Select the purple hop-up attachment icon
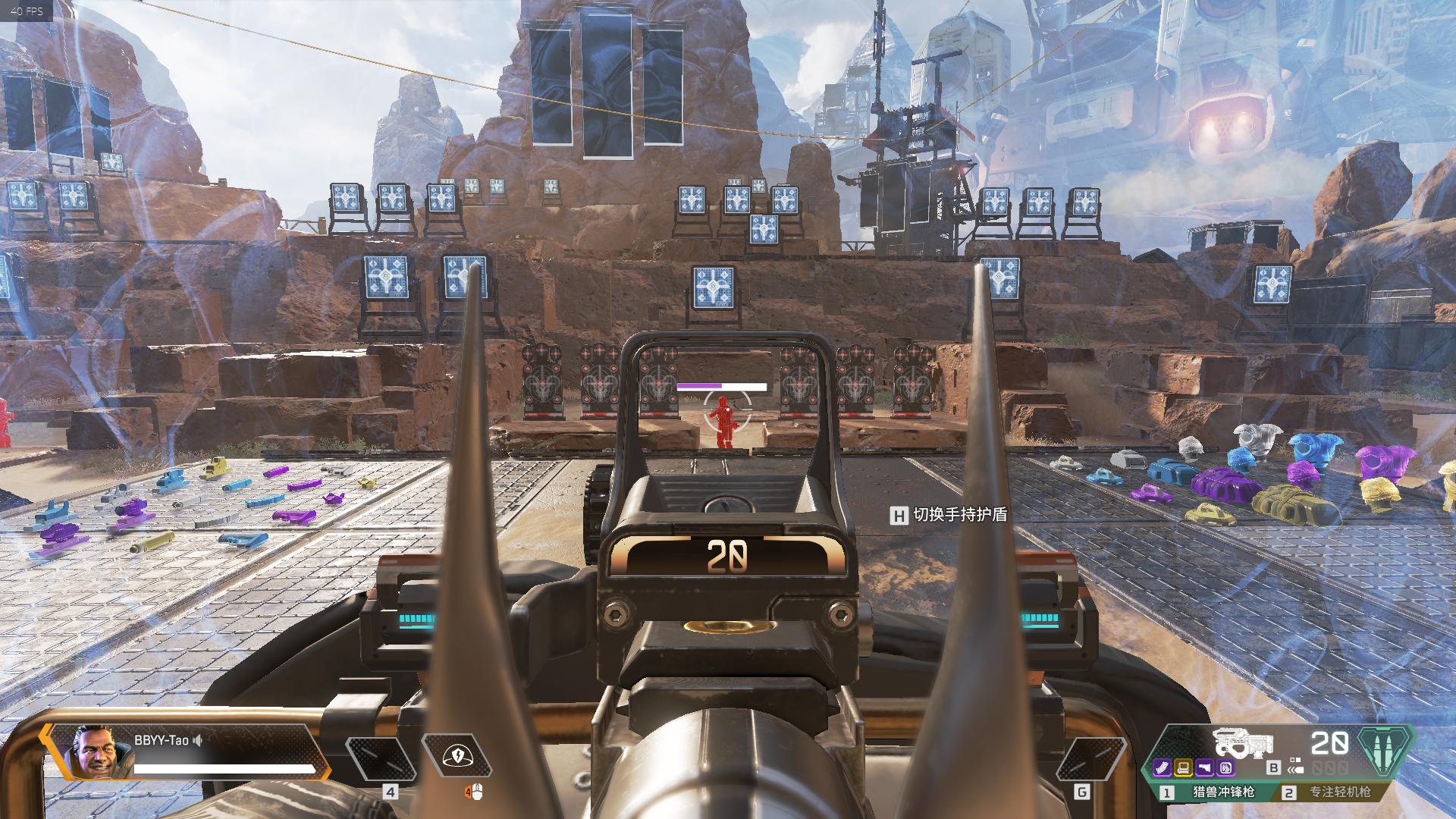The width and height of the screenshot is (1456, 819). coord(1225,768)
